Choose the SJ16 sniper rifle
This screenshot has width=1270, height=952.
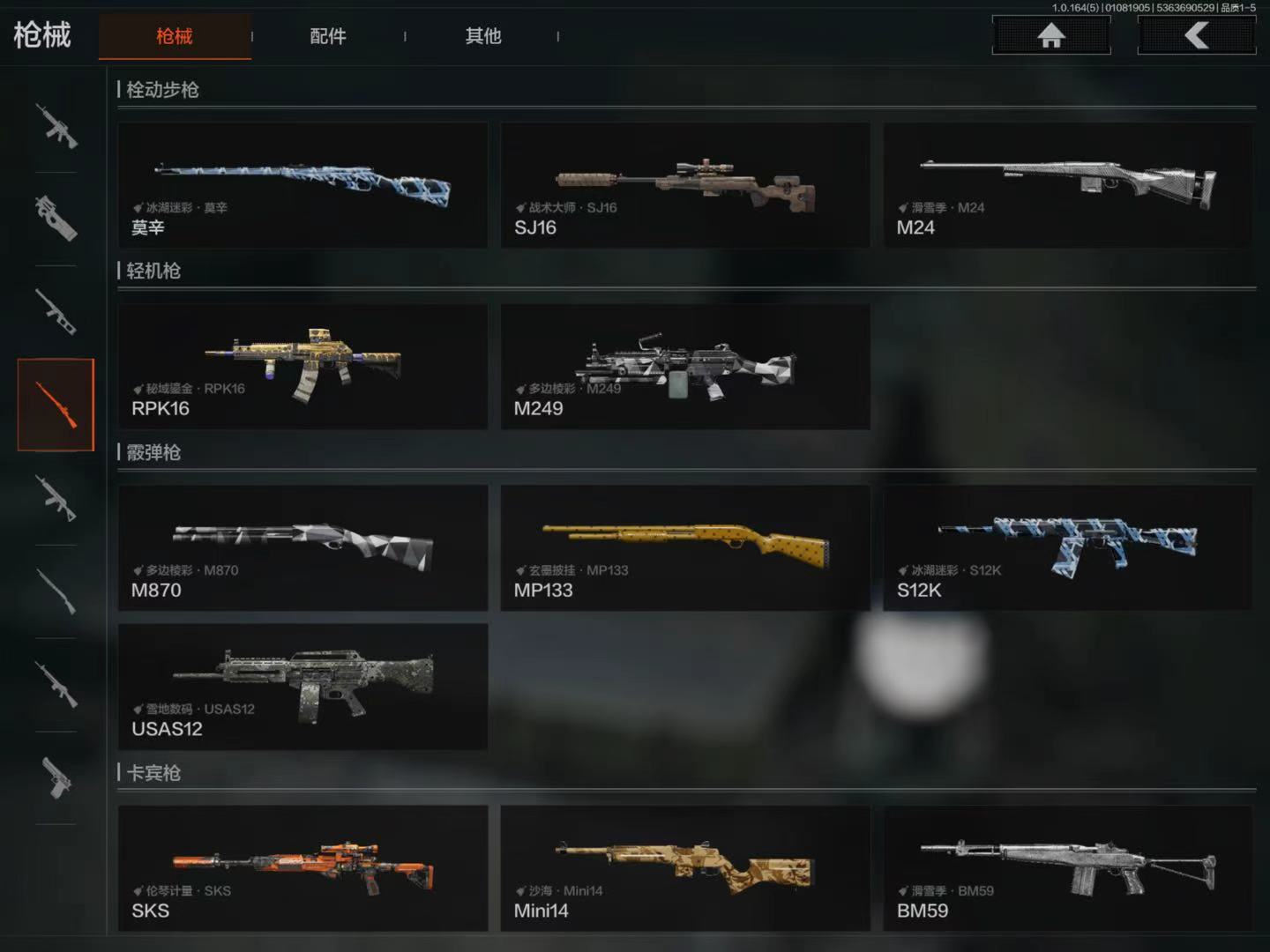click(x=685, y=185)
